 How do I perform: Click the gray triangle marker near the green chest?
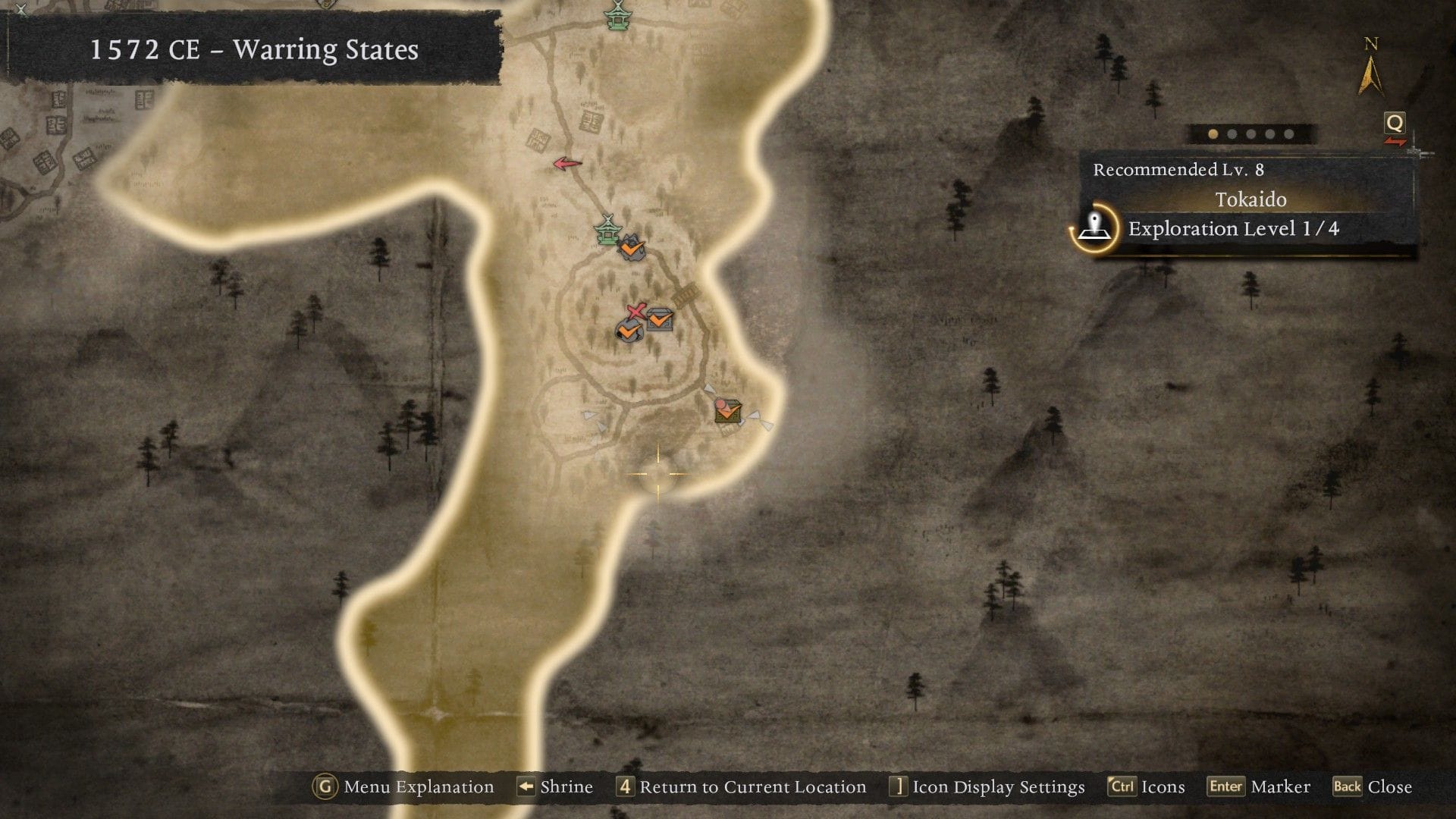click(711, 389)
